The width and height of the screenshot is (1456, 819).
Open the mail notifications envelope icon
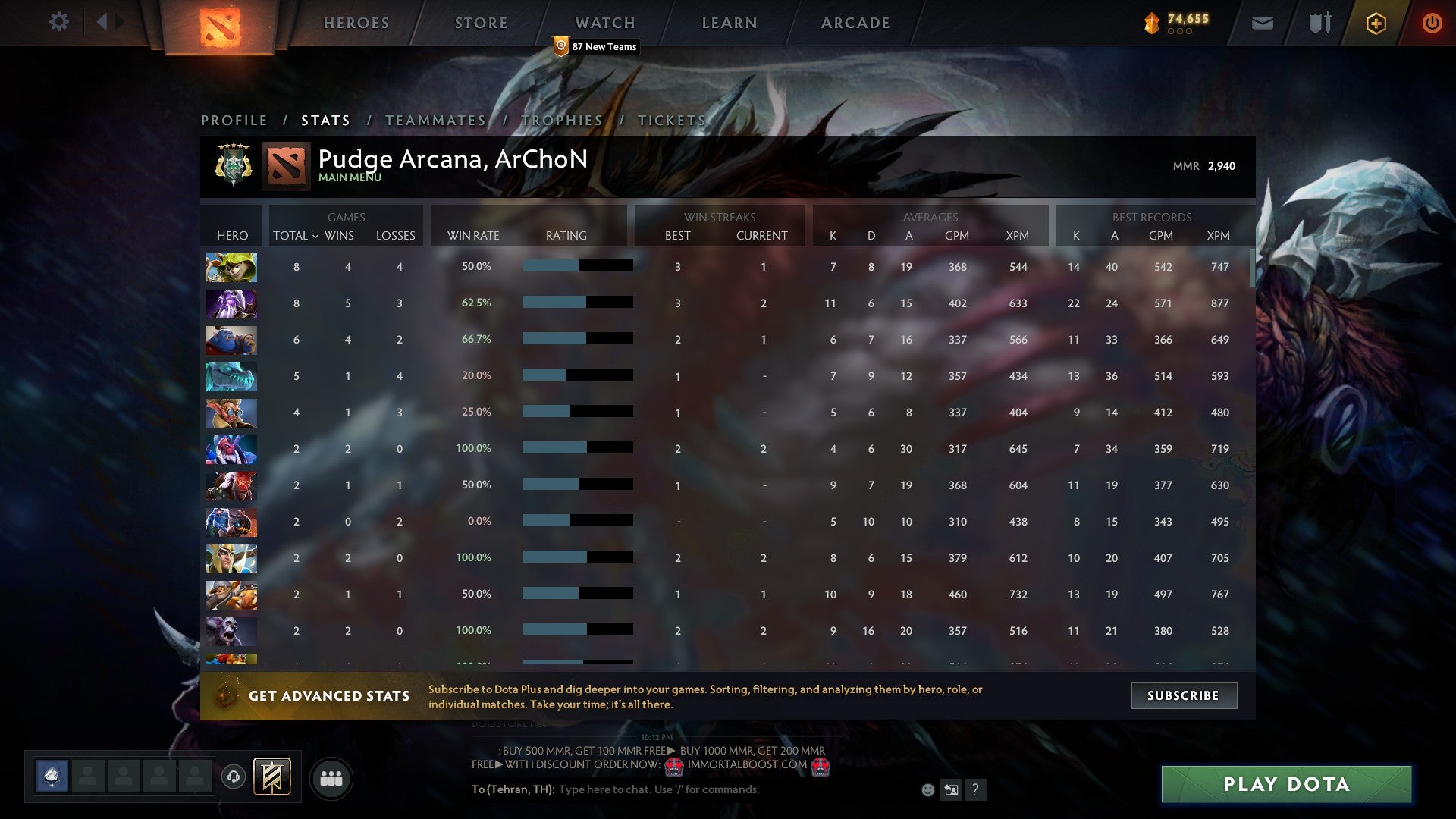click(1262, 23)
